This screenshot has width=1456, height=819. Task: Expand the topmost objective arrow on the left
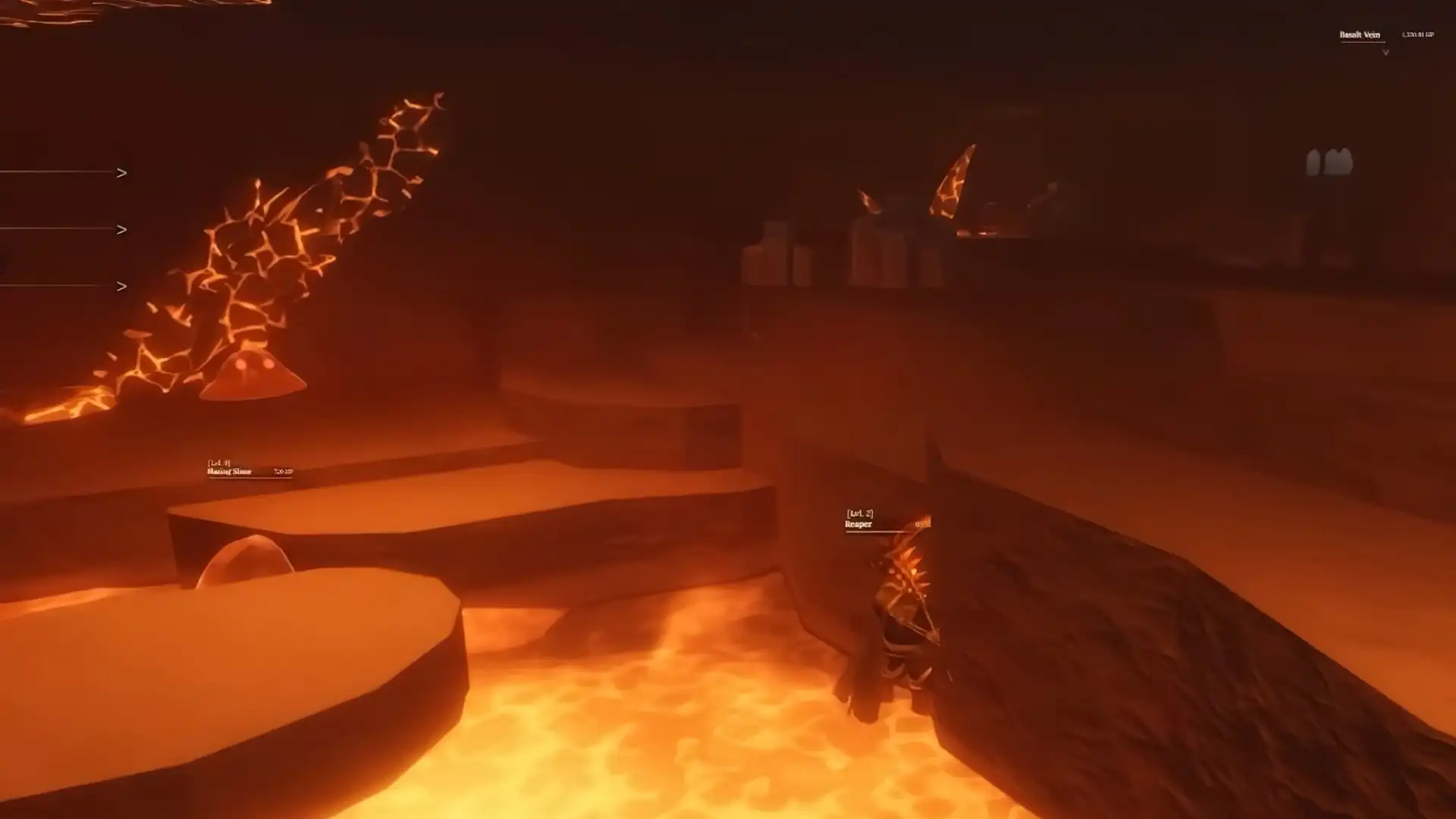[x=121, y=172]
